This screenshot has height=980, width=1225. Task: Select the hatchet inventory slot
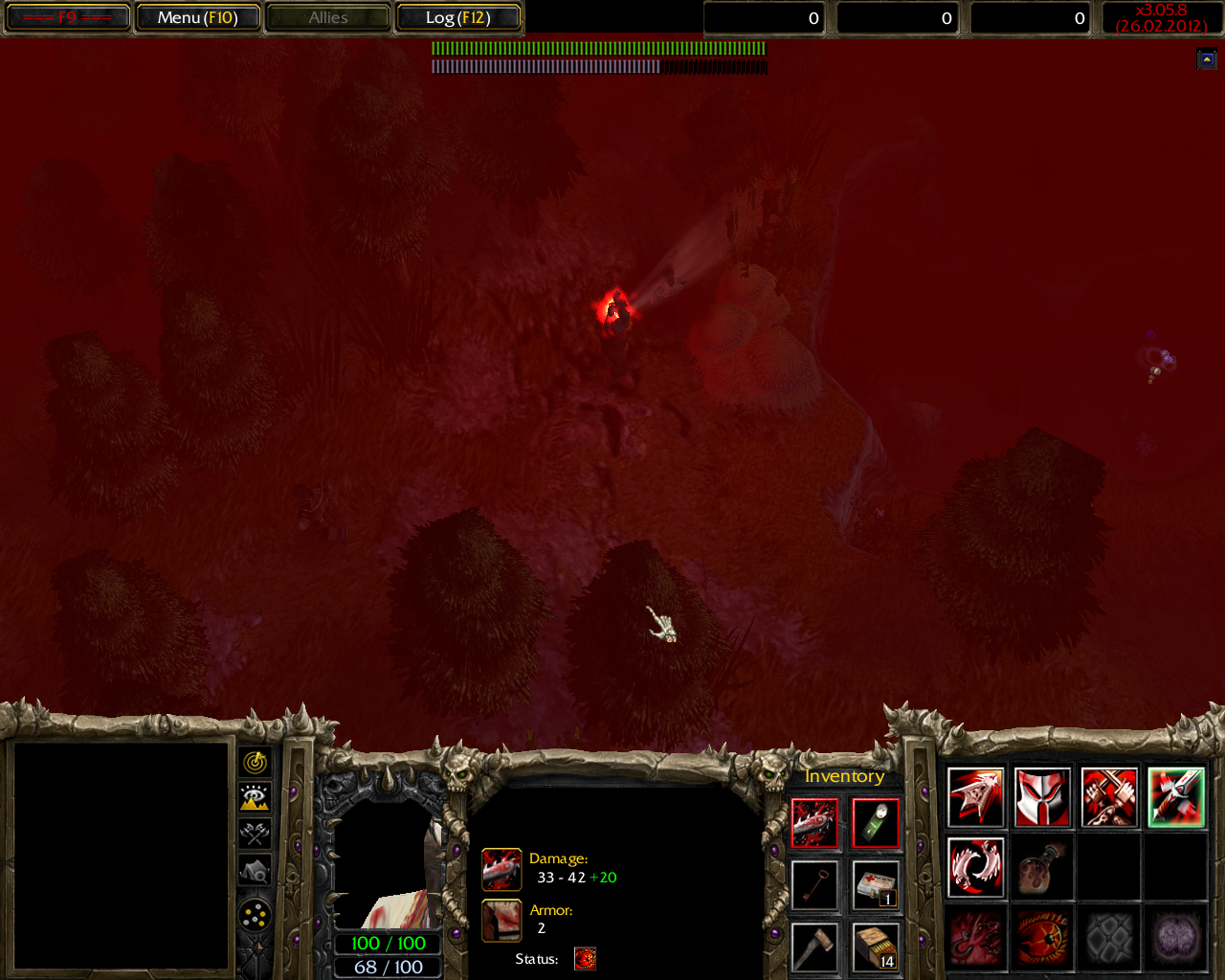tap(814, 946)
